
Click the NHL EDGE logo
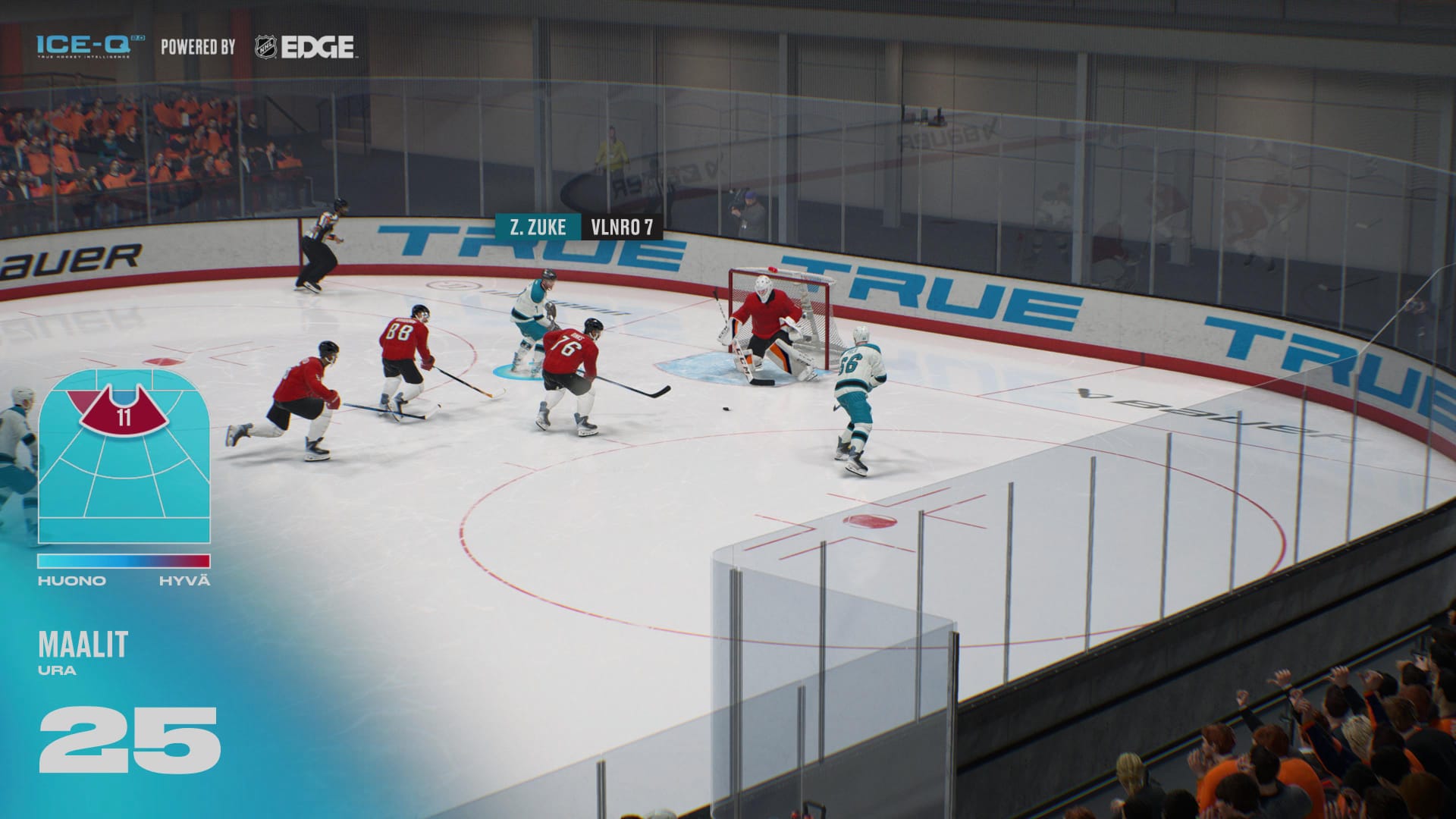[304, 47]
